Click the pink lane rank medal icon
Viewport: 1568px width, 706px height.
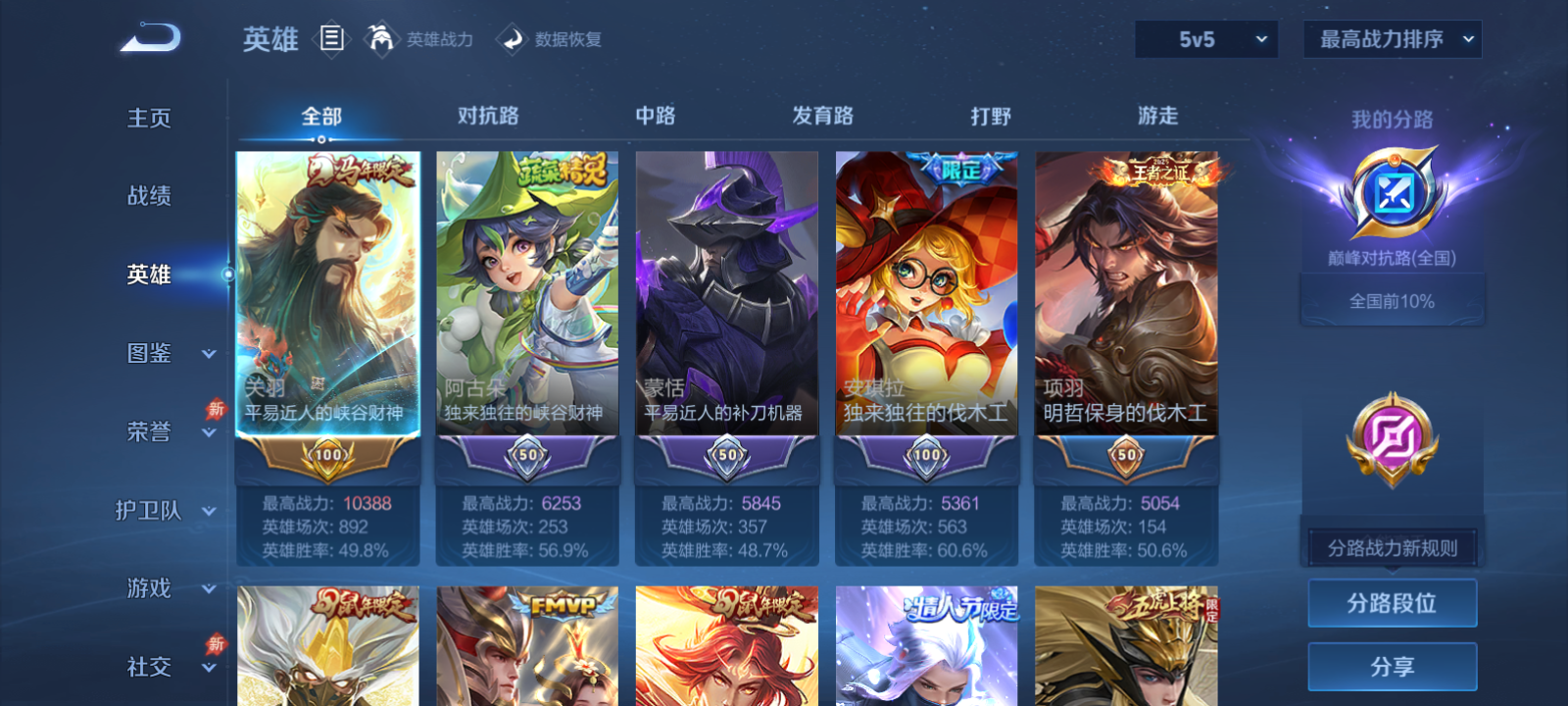coord(1392,441)
